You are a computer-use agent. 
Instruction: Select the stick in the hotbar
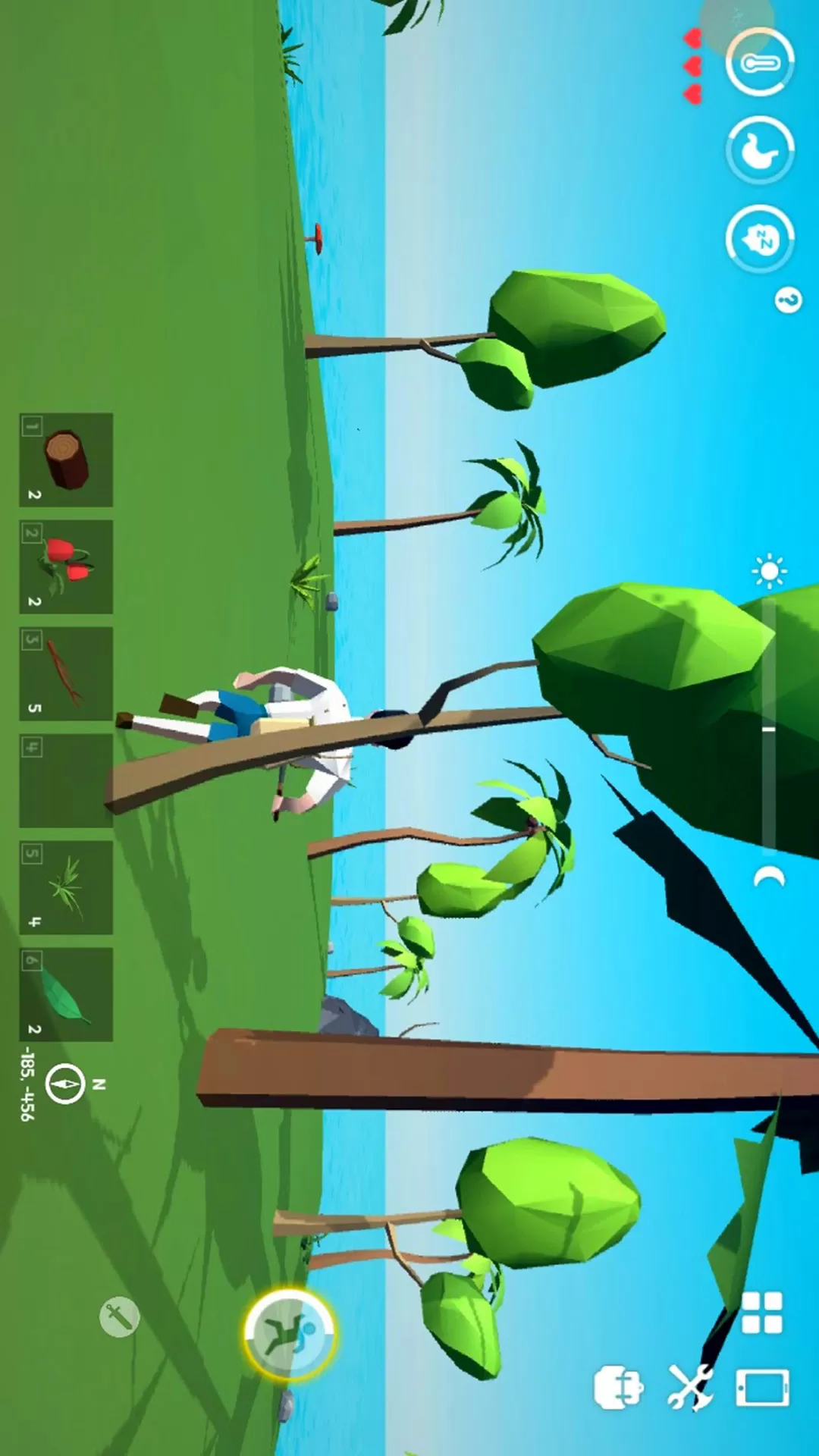click(66, 673)
